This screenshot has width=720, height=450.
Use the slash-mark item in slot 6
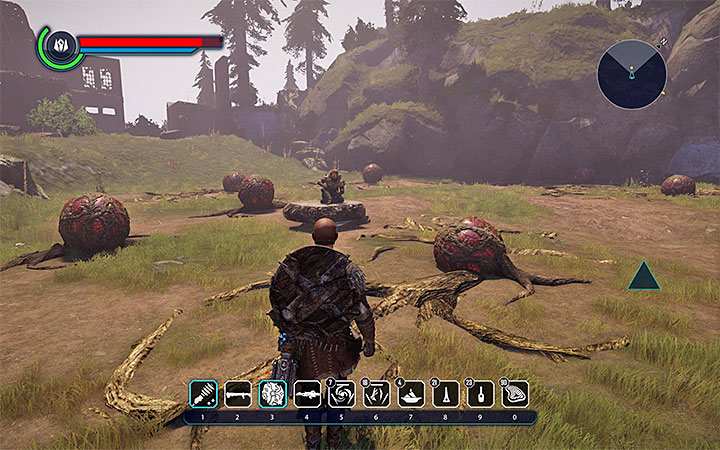376,394
